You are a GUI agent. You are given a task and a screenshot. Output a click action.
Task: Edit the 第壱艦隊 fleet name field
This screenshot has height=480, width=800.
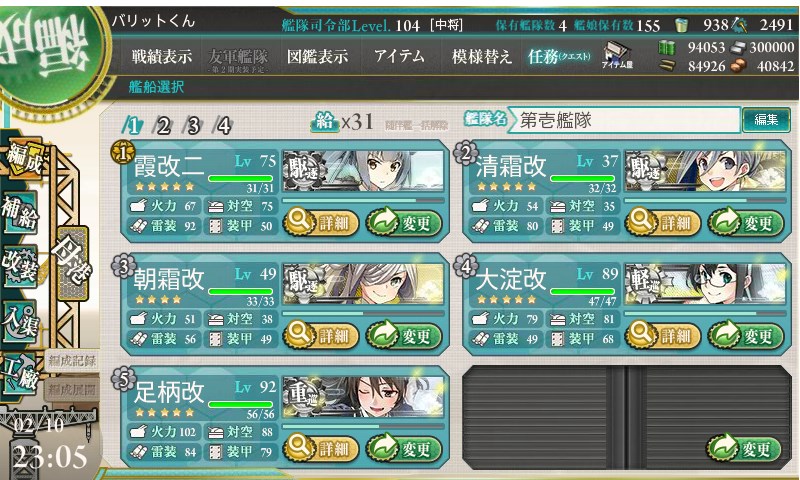(624, 120)
